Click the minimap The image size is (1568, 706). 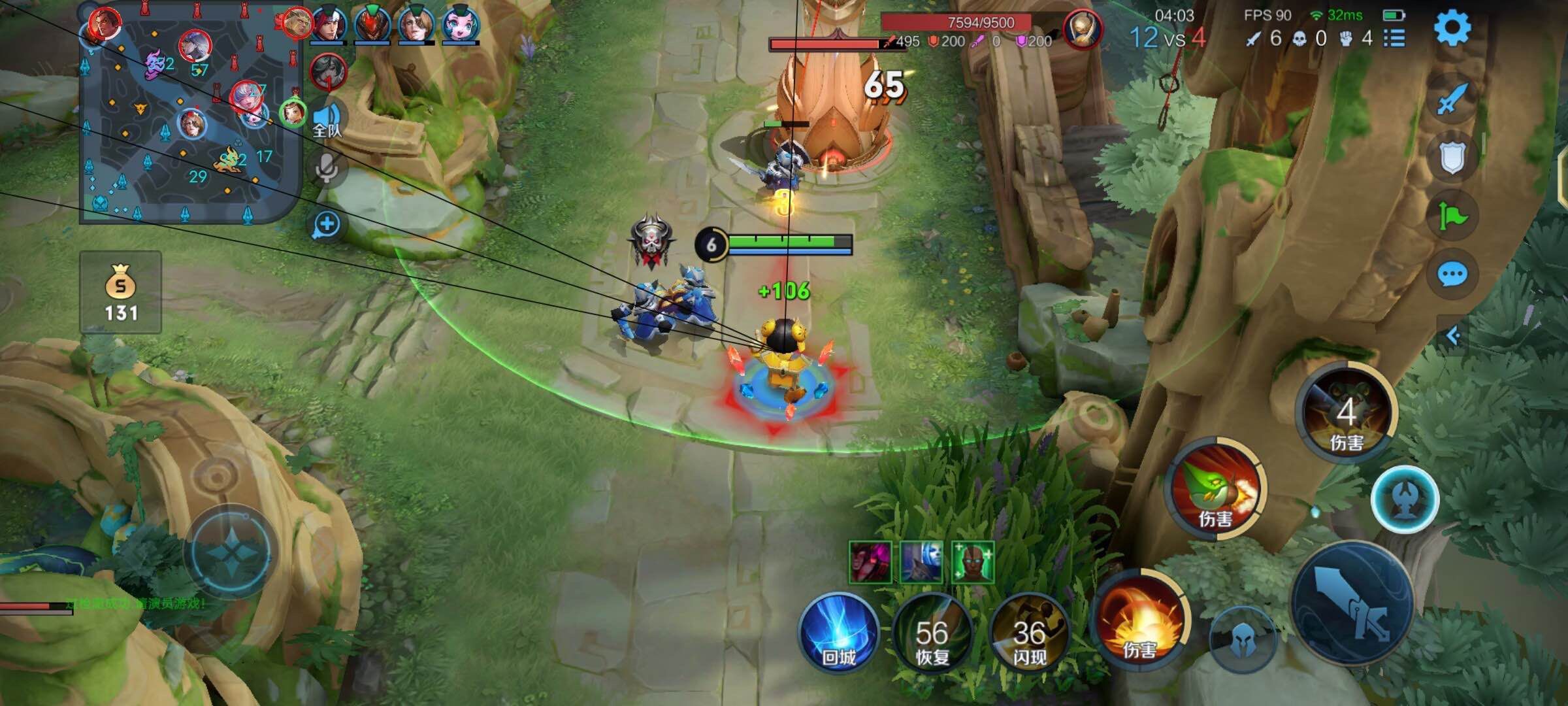click(189, 118)
